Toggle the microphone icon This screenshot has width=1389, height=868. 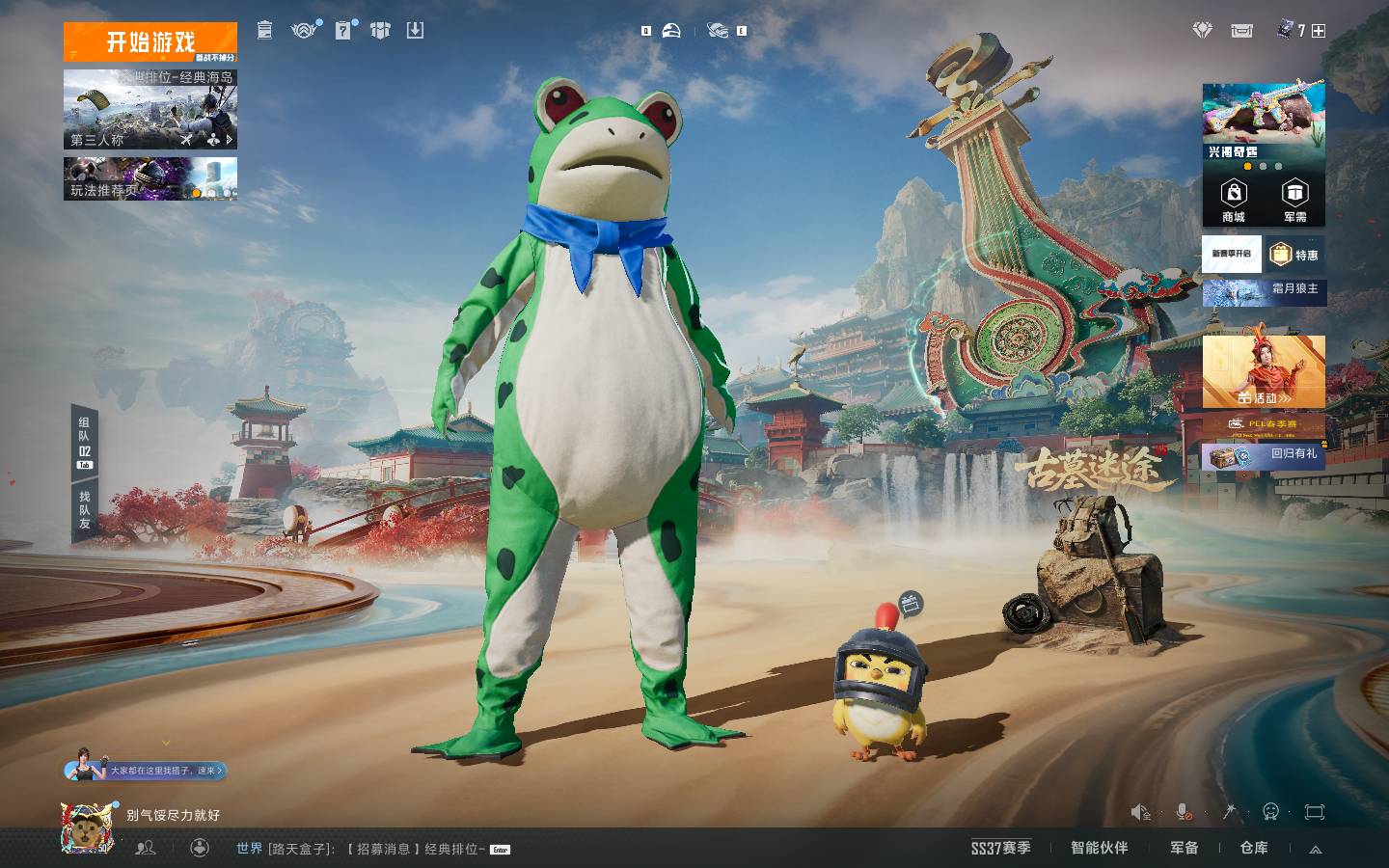1184,812
